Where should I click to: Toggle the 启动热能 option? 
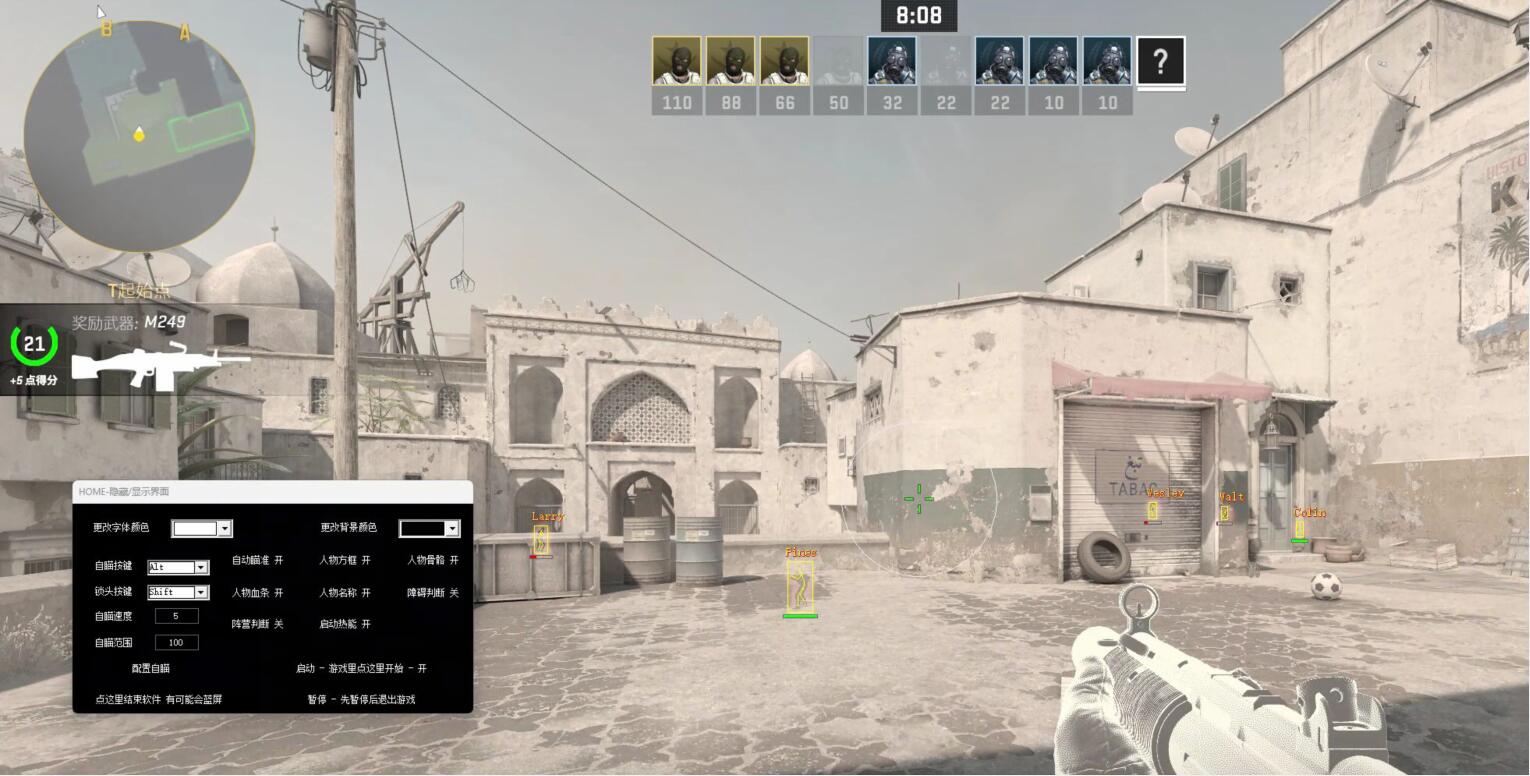click(344, 624)
